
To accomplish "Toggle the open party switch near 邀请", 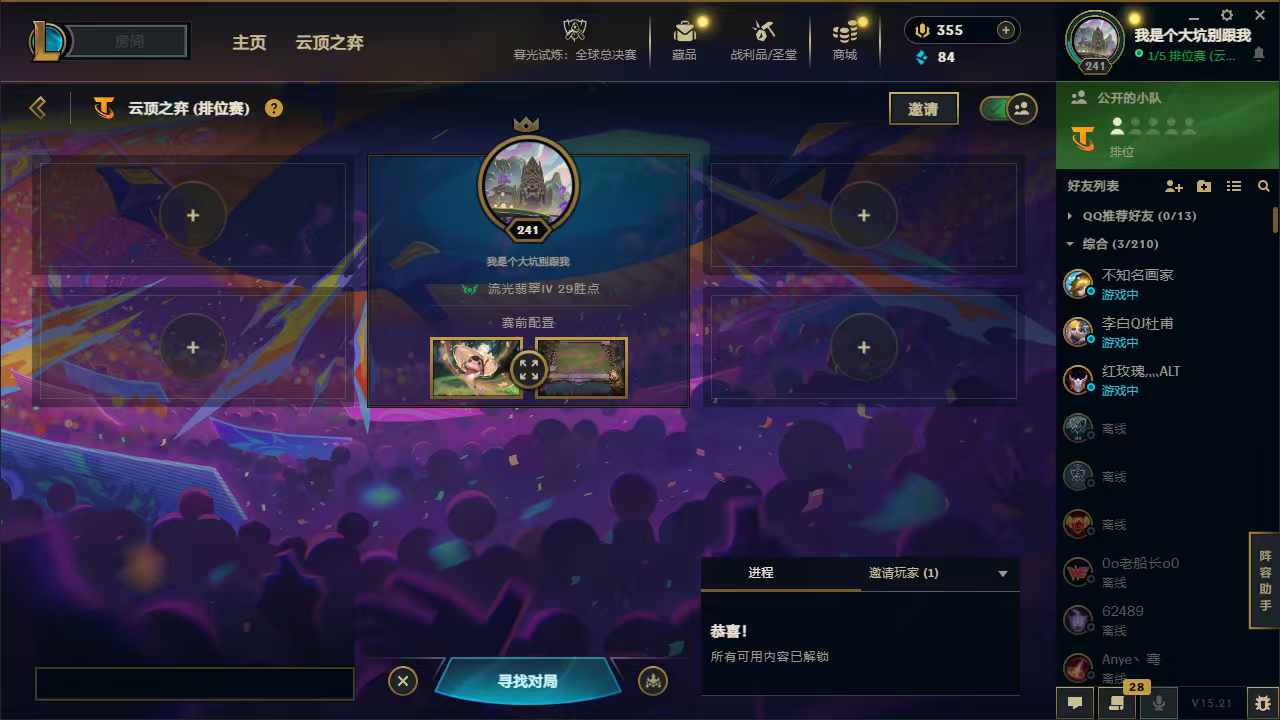I will click(x=1005, y=108).
